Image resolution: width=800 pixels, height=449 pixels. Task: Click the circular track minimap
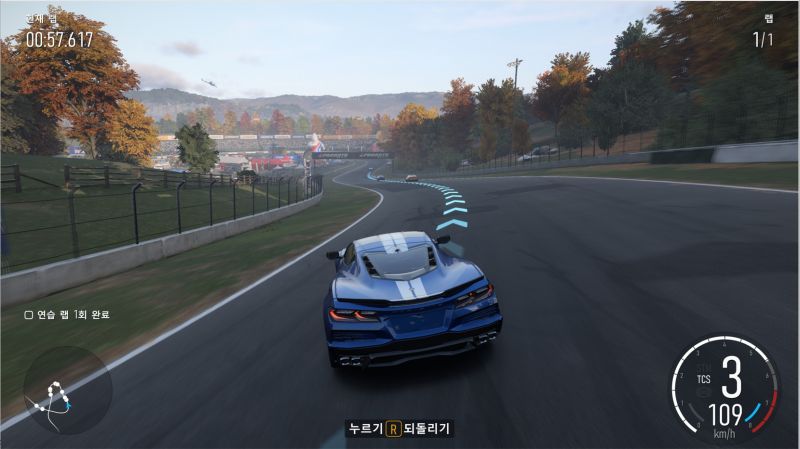67,390
